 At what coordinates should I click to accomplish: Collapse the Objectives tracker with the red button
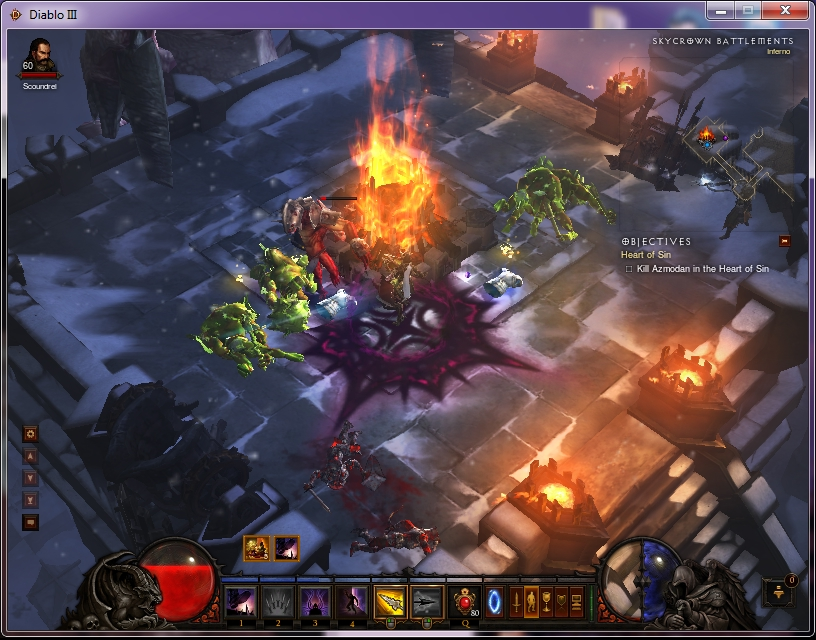pyautogui.click(x=785, y=241)
